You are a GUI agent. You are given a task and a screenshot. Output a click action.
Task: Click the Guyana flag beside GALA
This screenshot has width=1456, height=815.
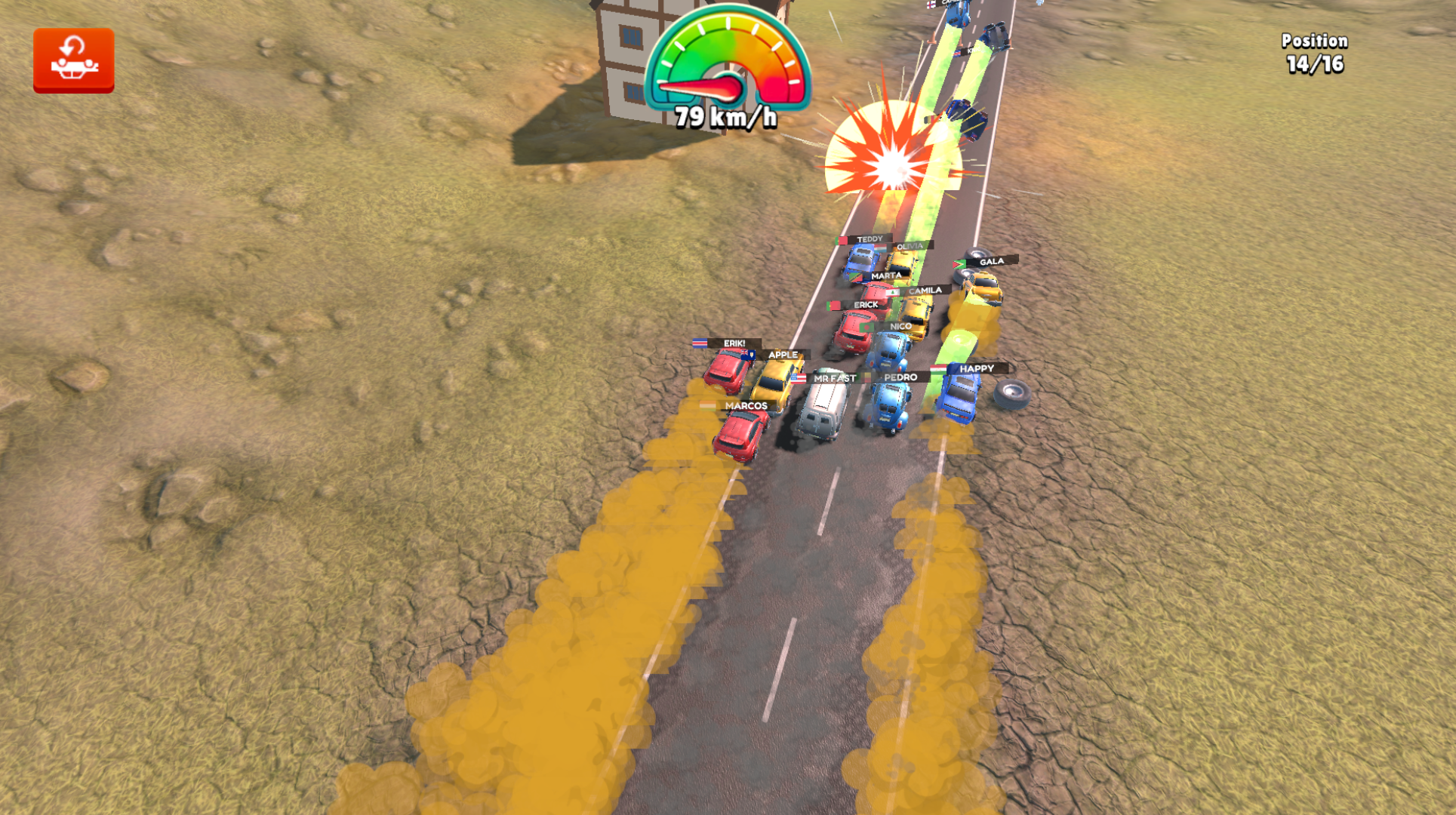(959, 264)
